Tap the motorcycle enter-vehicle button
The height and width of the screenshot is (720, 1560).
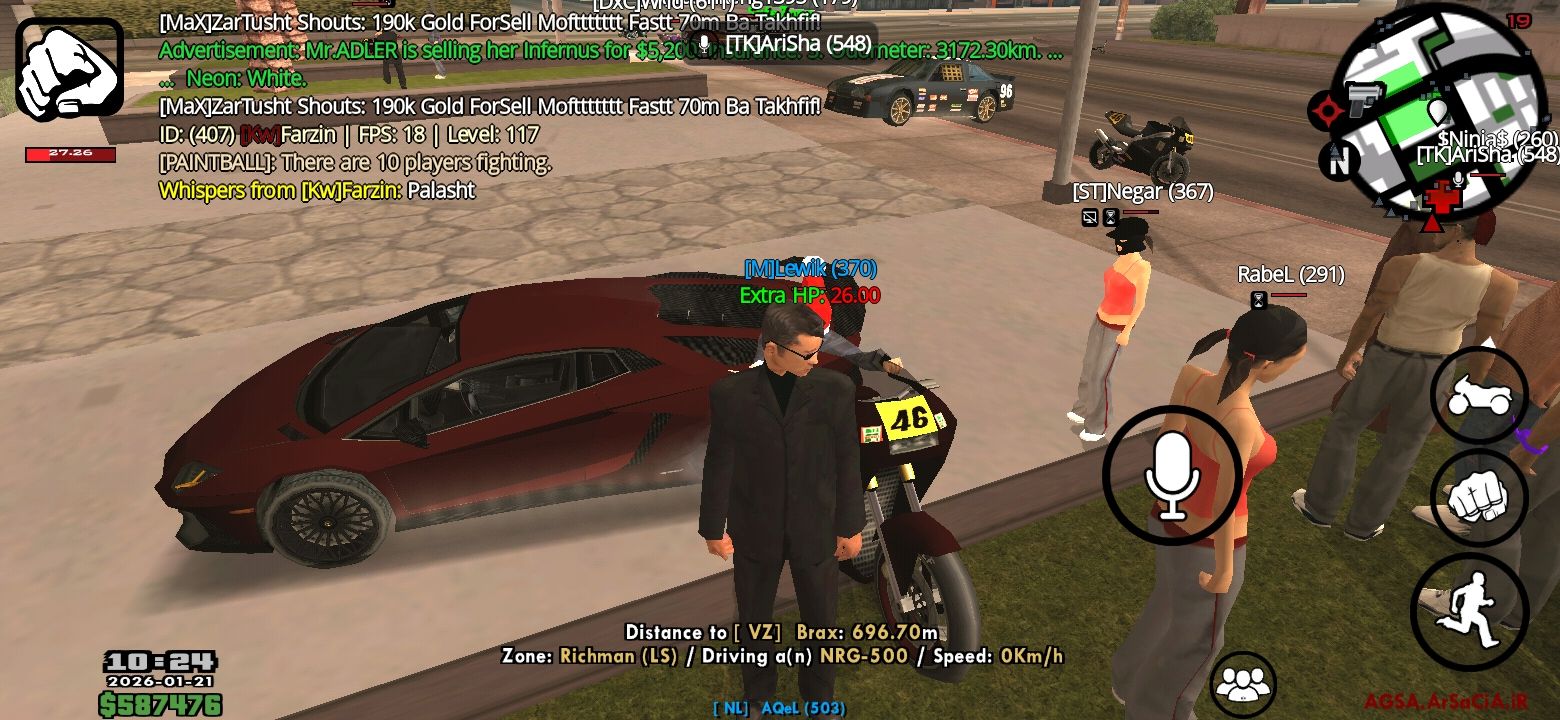click(1478, 396)
